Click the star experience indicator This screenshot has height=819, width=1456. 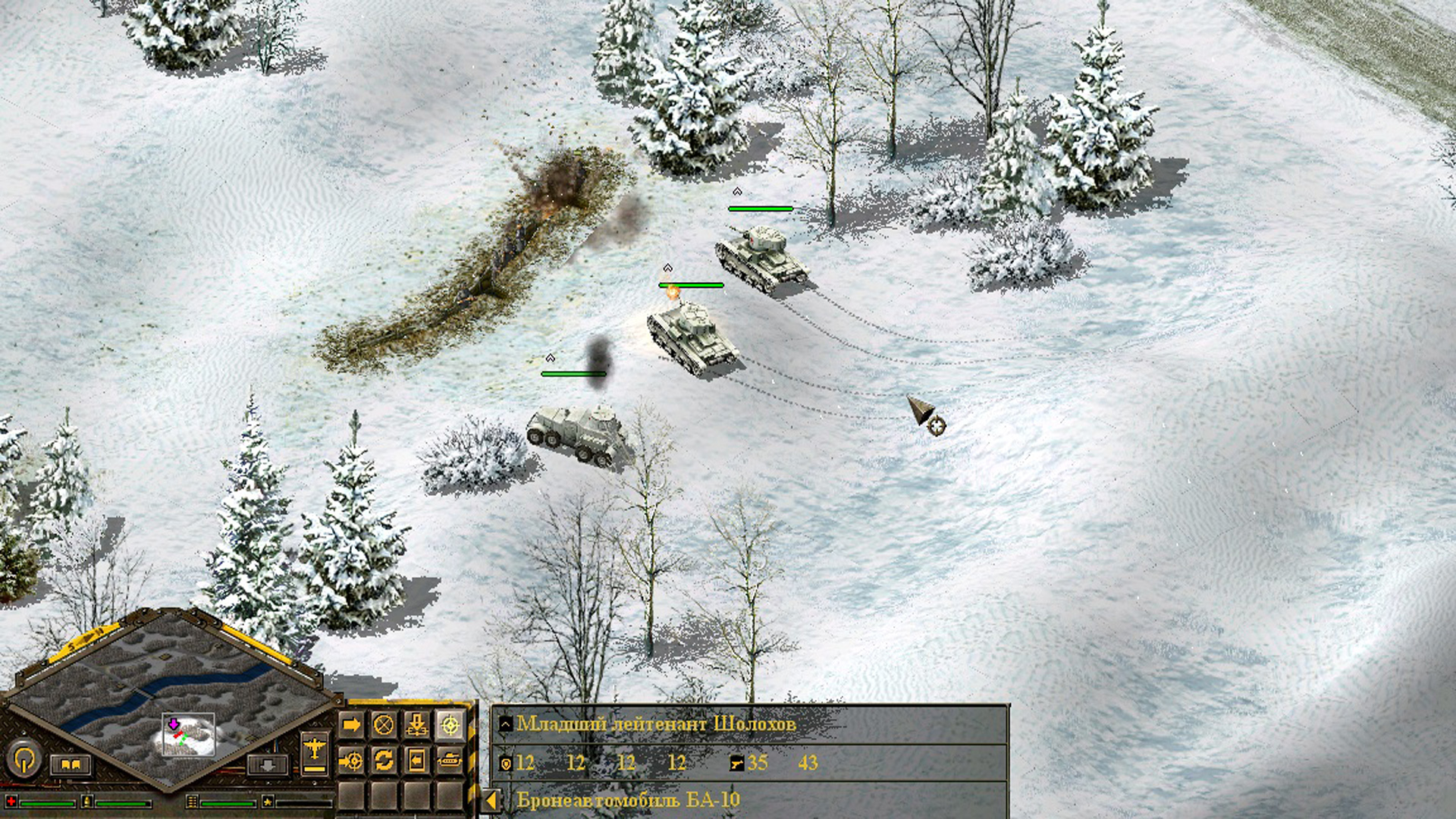[267, 802]
